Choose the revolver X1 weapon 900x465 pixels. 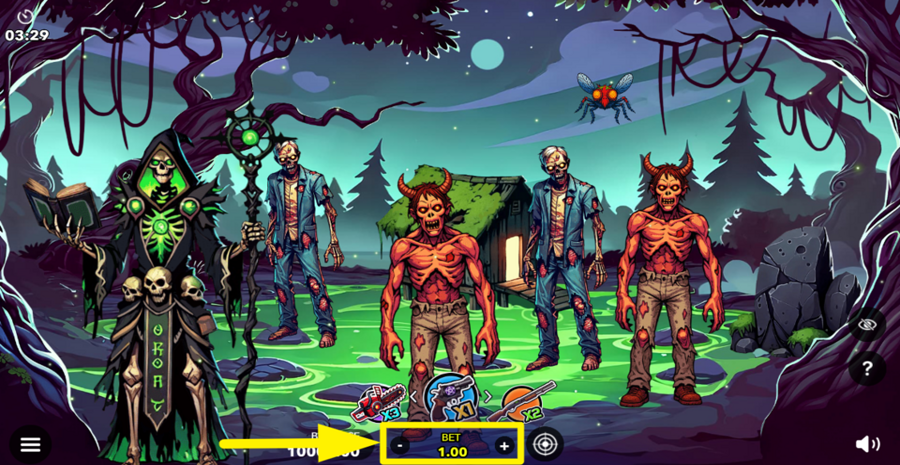coord(449,398)
